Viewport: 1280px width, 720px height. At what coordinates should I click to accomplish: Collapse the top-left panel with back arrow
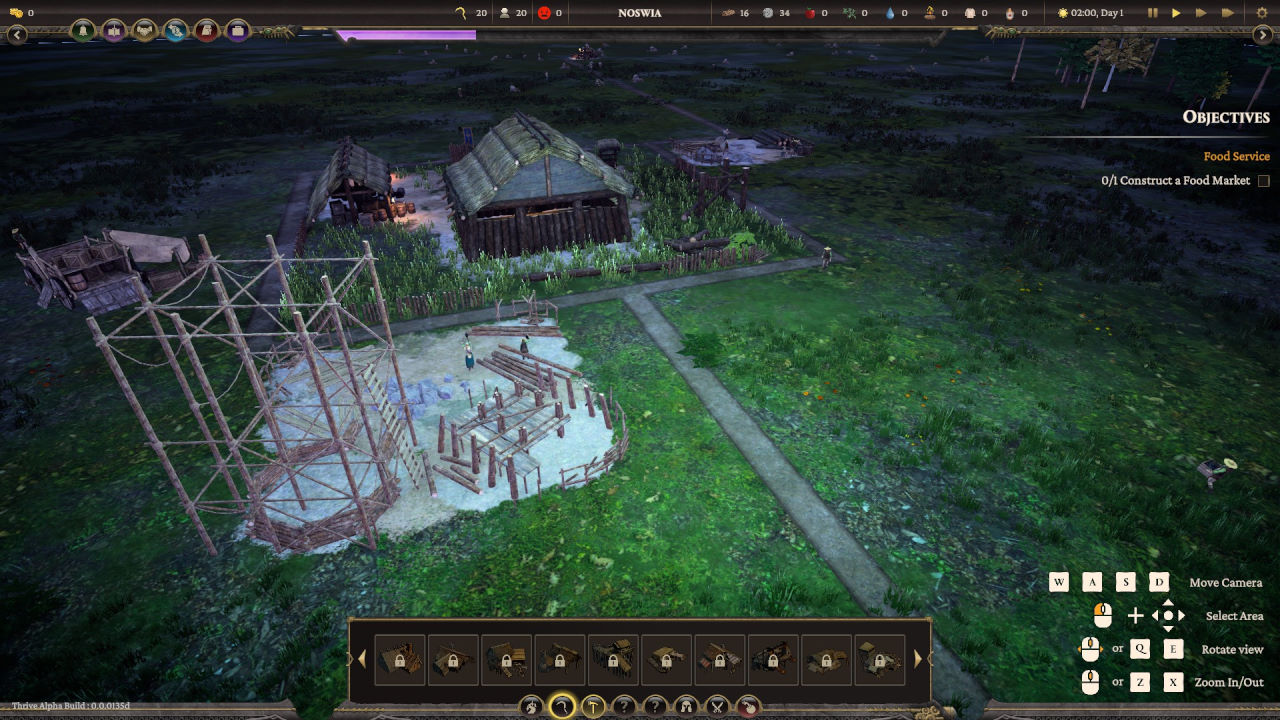(x=17, y=34)
